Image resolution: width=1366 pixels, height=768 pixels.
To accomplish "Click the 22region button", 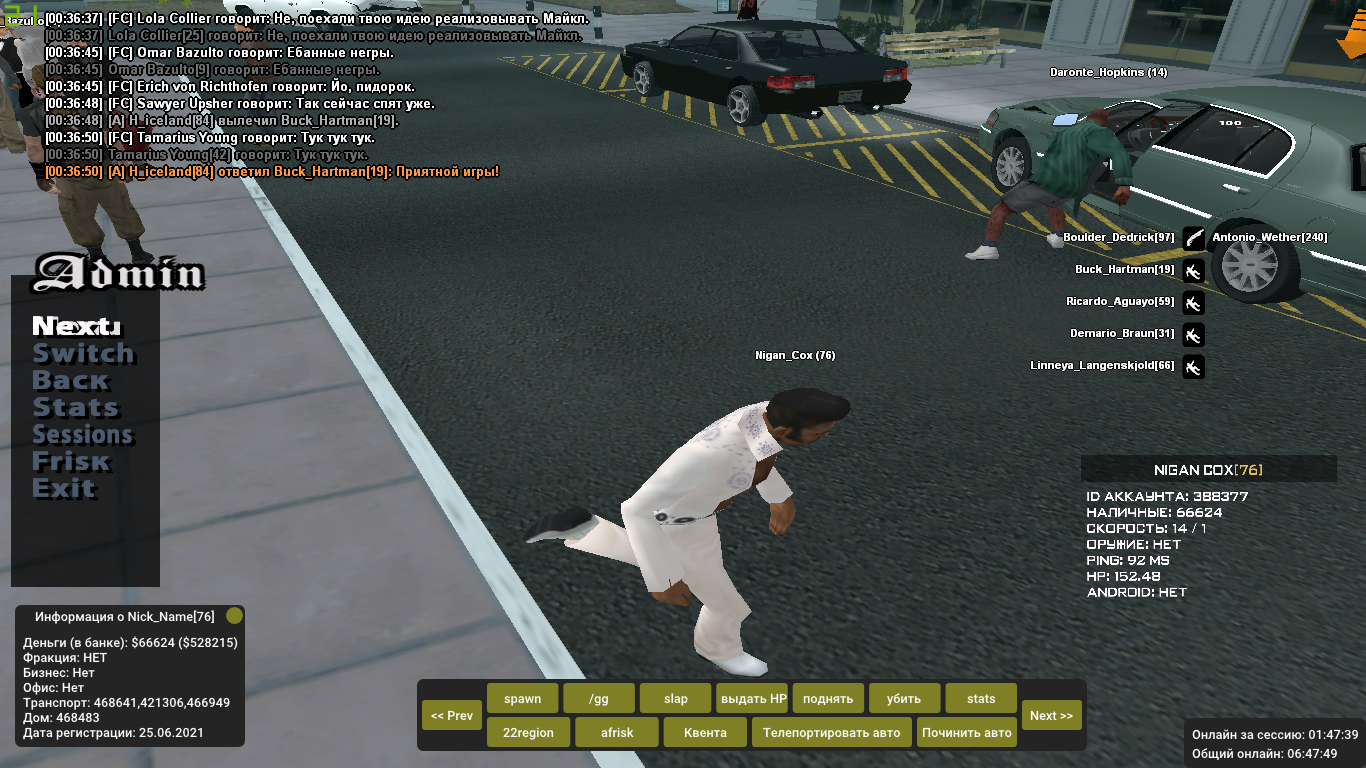I will coord(528,732).
